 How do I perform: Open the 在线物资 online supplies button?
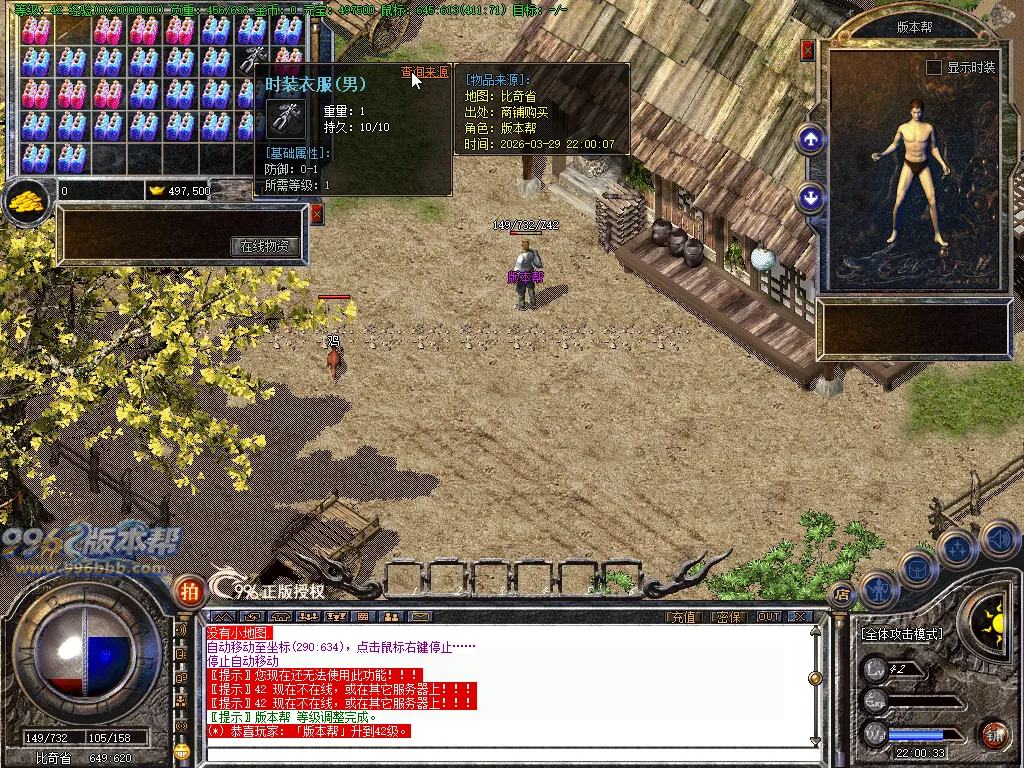pos(265,245)
